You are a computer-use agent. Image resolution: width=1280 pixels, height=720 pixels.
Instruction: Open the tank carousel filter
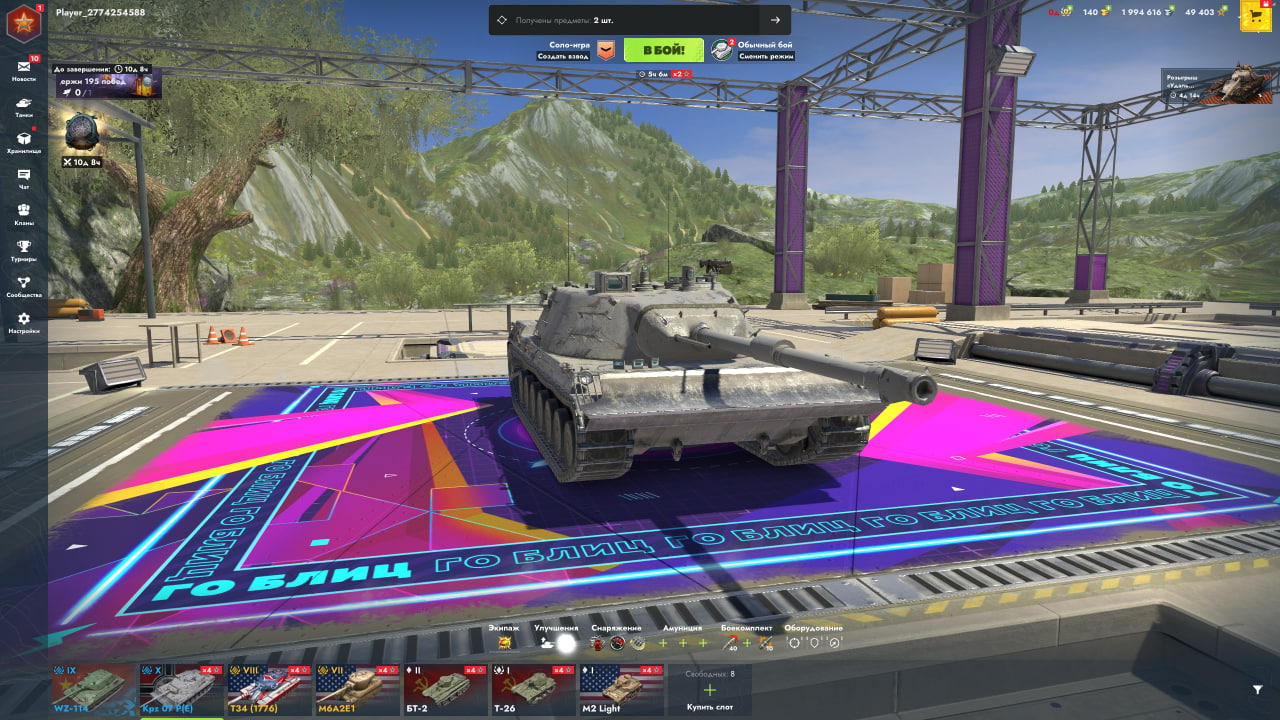tap(1257, 689)
